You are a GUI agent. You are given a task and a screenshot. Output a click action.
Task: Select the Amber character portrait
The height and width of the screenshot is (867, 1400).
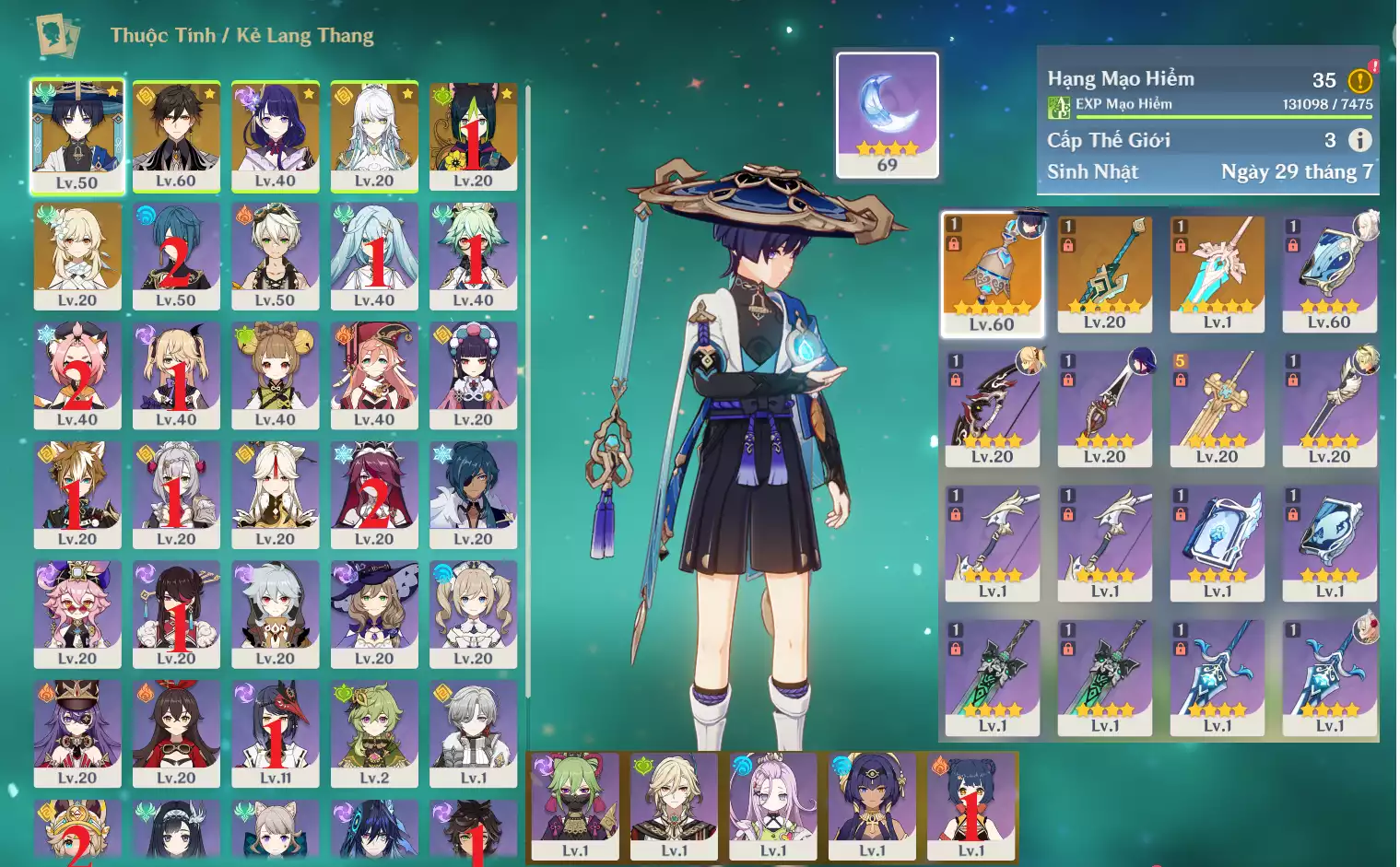click(176, 733)
